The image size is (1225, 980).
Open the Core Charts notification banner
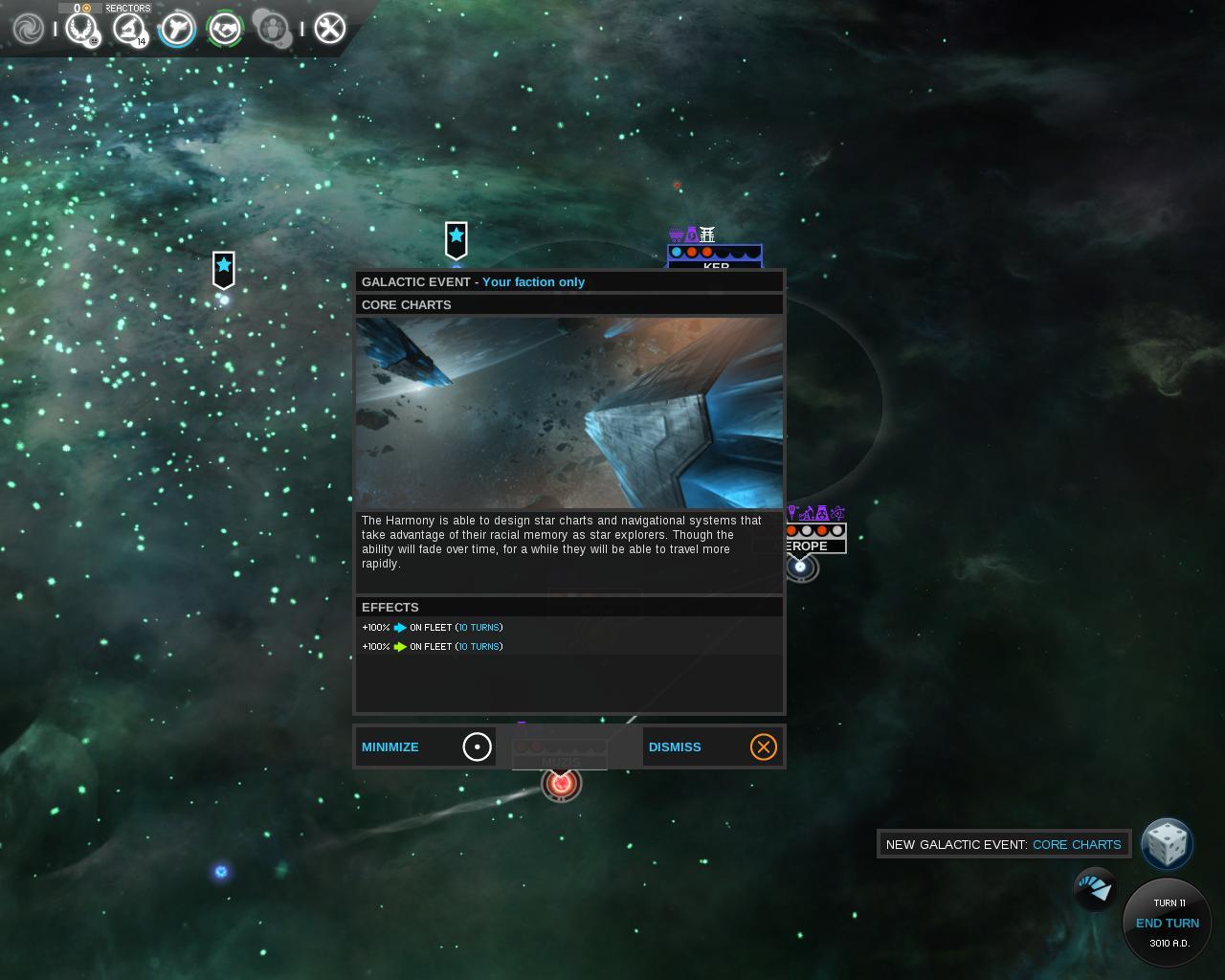pos(1003,844)
